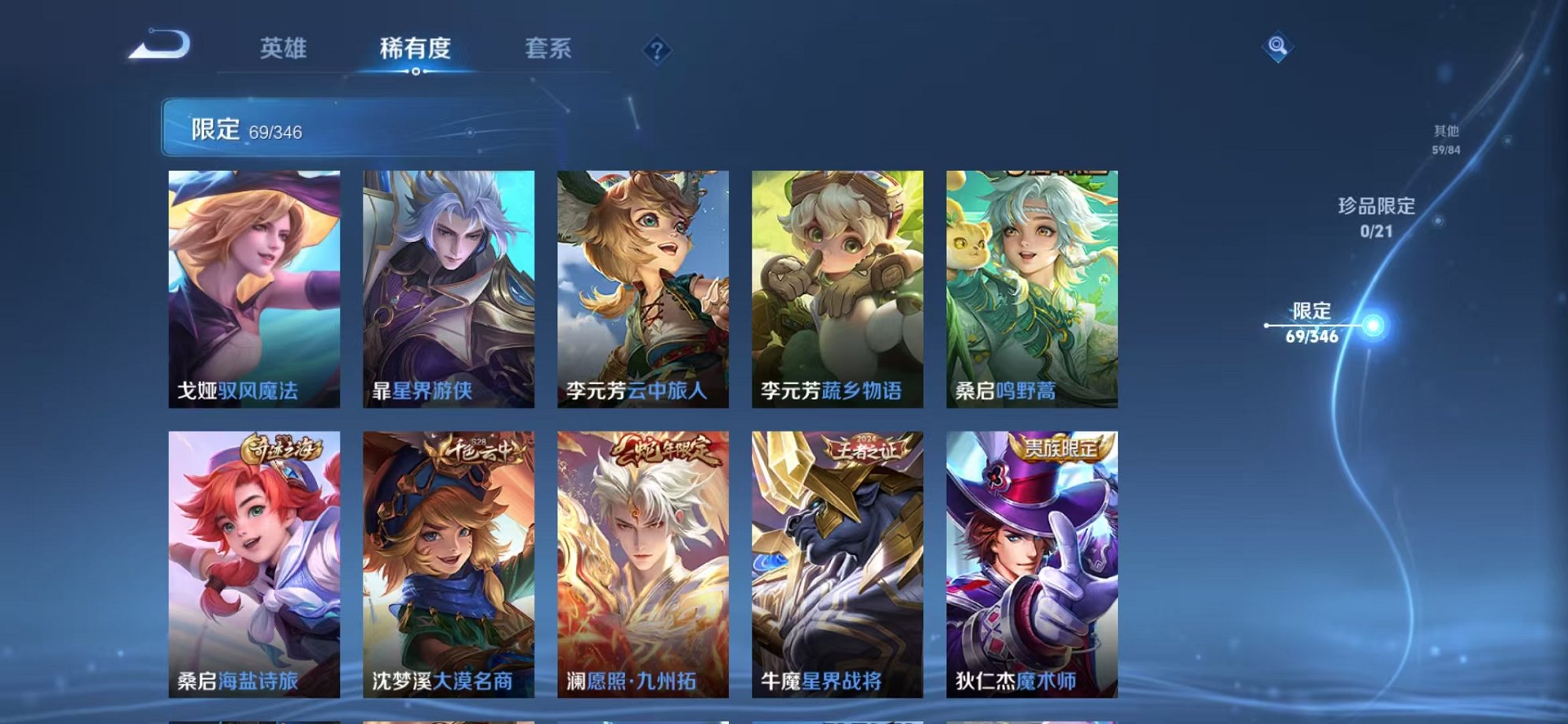
Task: Switch to the 套系 tab
Action: pyautogui.click(x=549, y=49)
